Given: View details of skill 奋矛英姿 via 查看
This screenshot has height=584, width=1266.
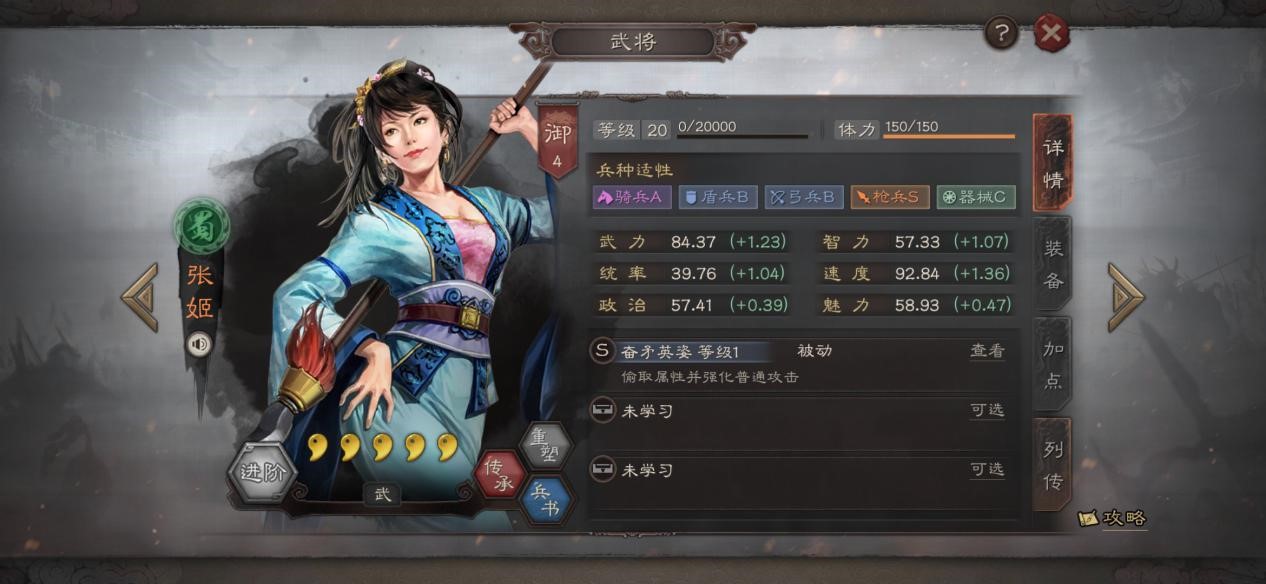Looking at the screenshot, I should pyautogui.click(x=987, y=351).
